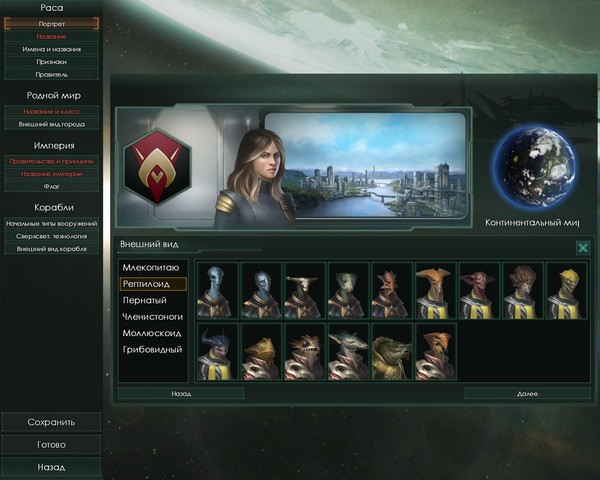
Task: Open Начальные типы вооружений
Action: coord(51,223)
